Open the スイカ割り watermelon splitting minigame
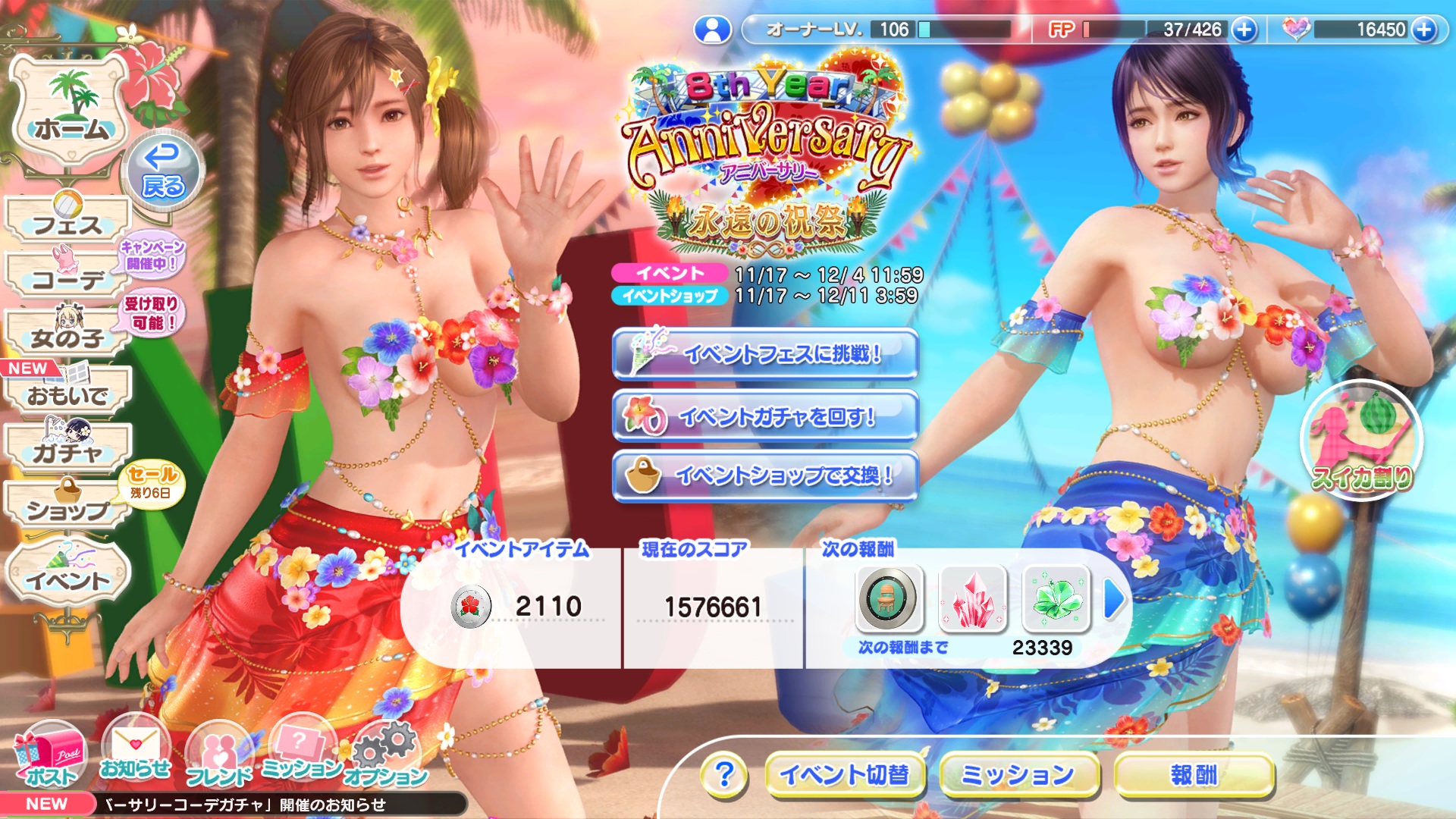Viewport: 1456px width, 819px height. pyautogui.click(x=1361, y=441)
